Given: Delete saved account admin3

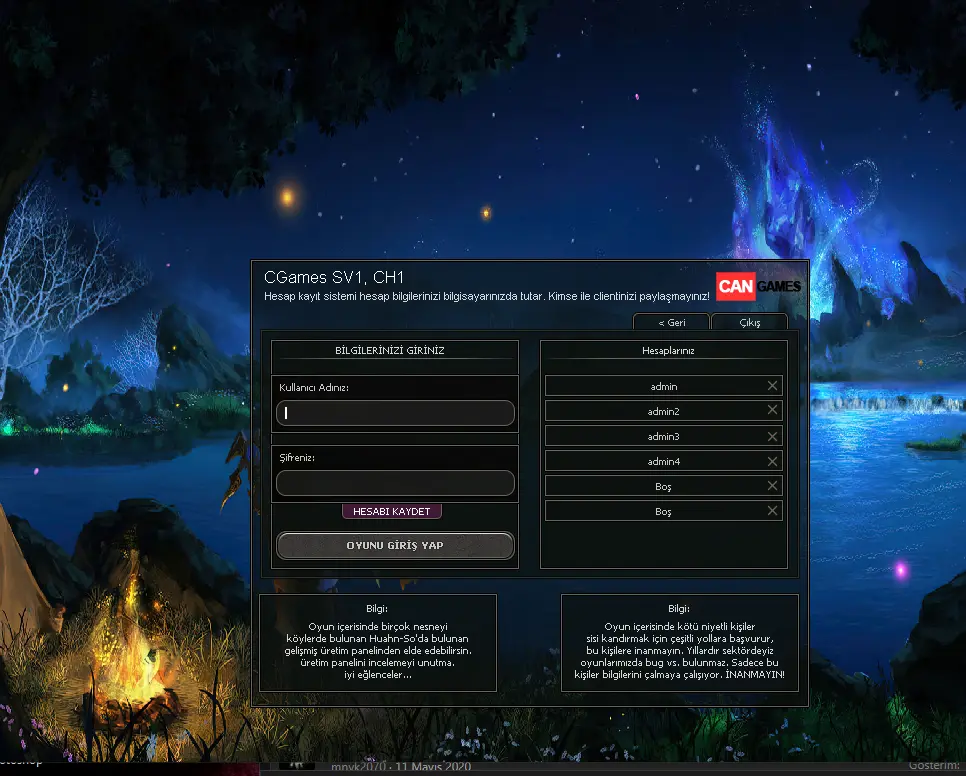Looking at the screenshot, I should [x=772, y=436].
